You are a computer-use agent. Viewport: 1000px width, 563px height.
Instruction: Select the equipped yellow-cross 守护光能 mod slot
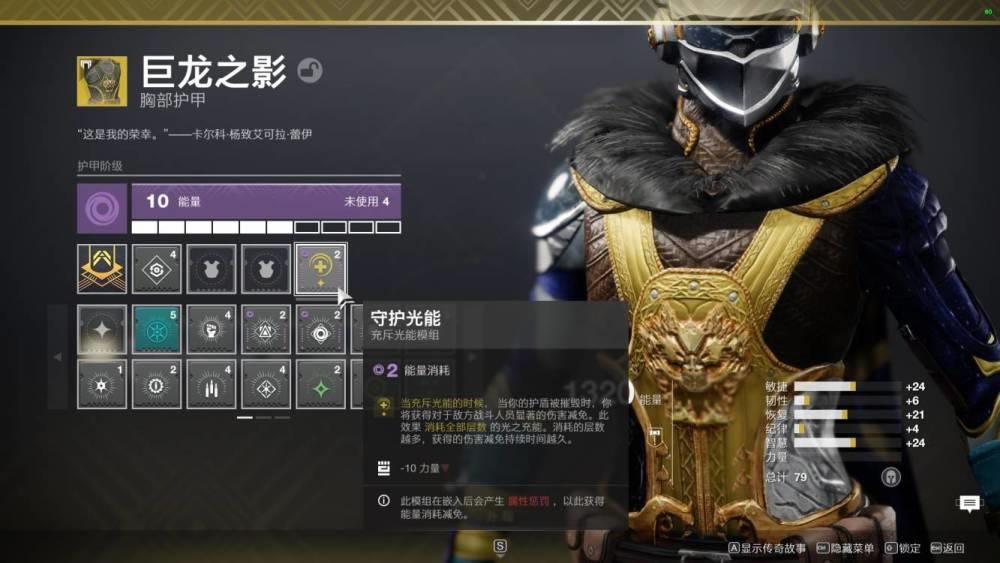pyautogui.click(x=321, y=269)
